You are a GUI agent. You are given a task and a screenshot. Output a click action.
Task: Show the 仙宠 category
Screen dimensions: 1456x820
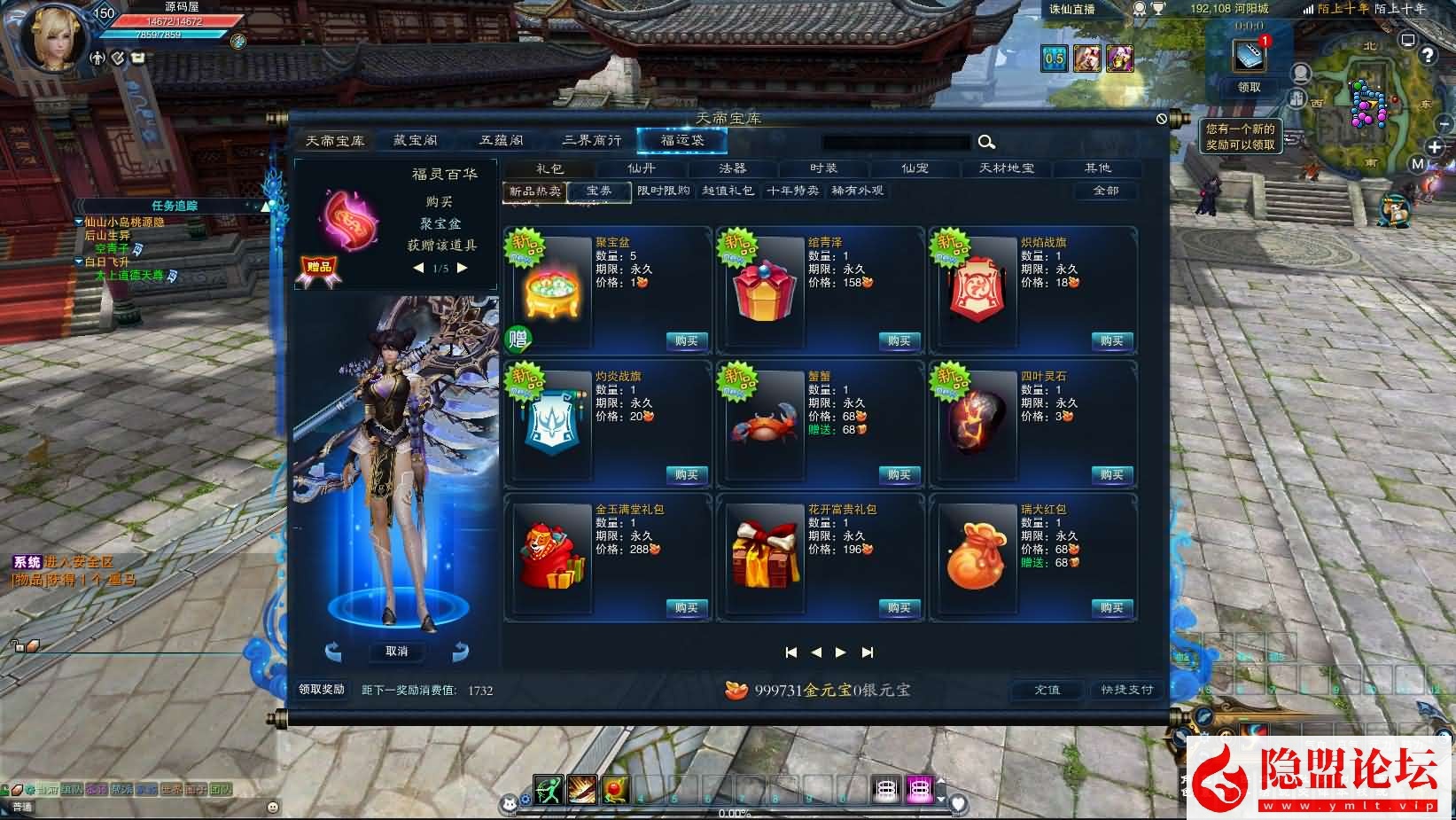[x=915, y=168]
